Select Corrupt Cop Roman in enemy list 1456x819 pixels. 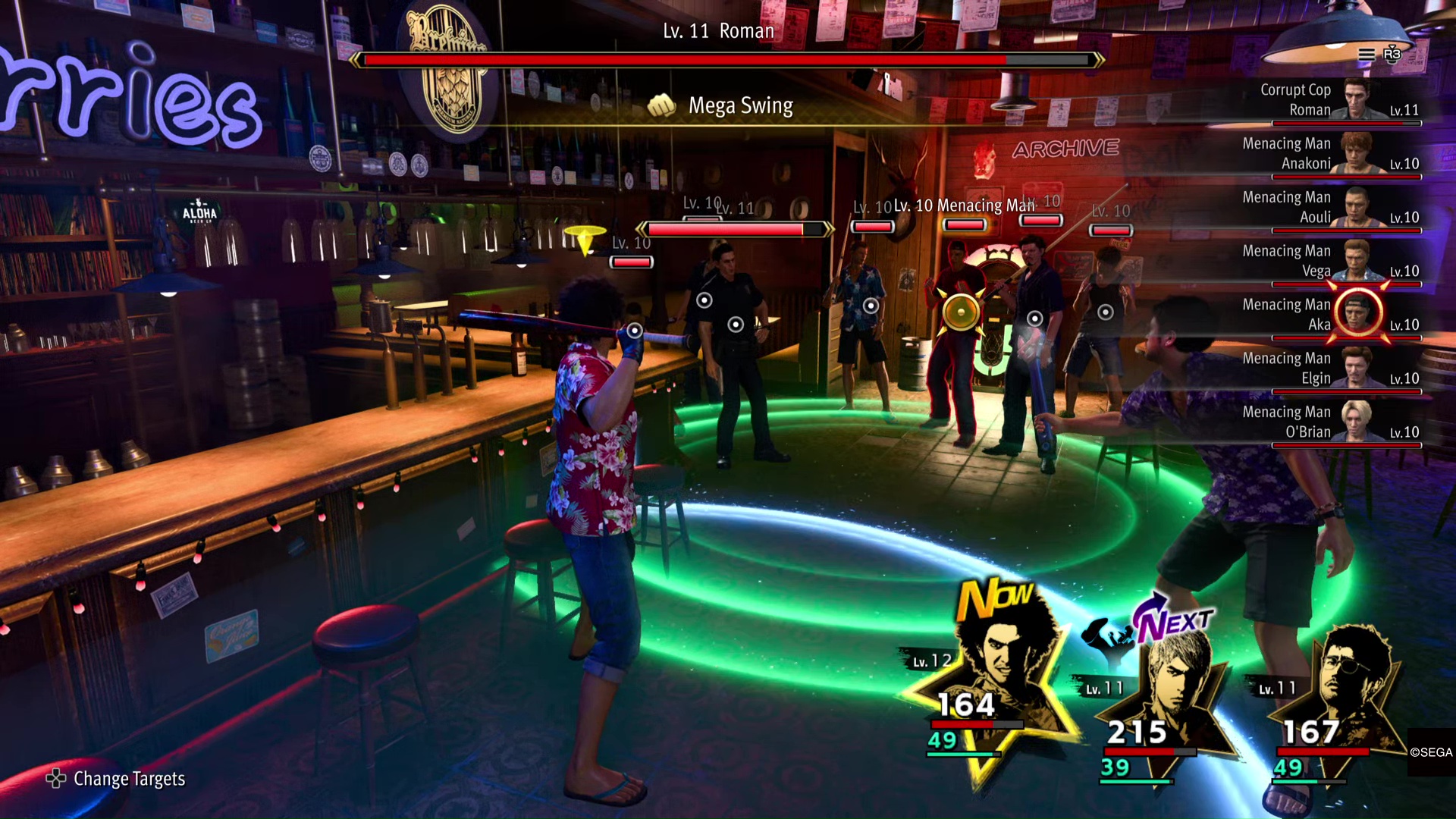coord(1338,100)
